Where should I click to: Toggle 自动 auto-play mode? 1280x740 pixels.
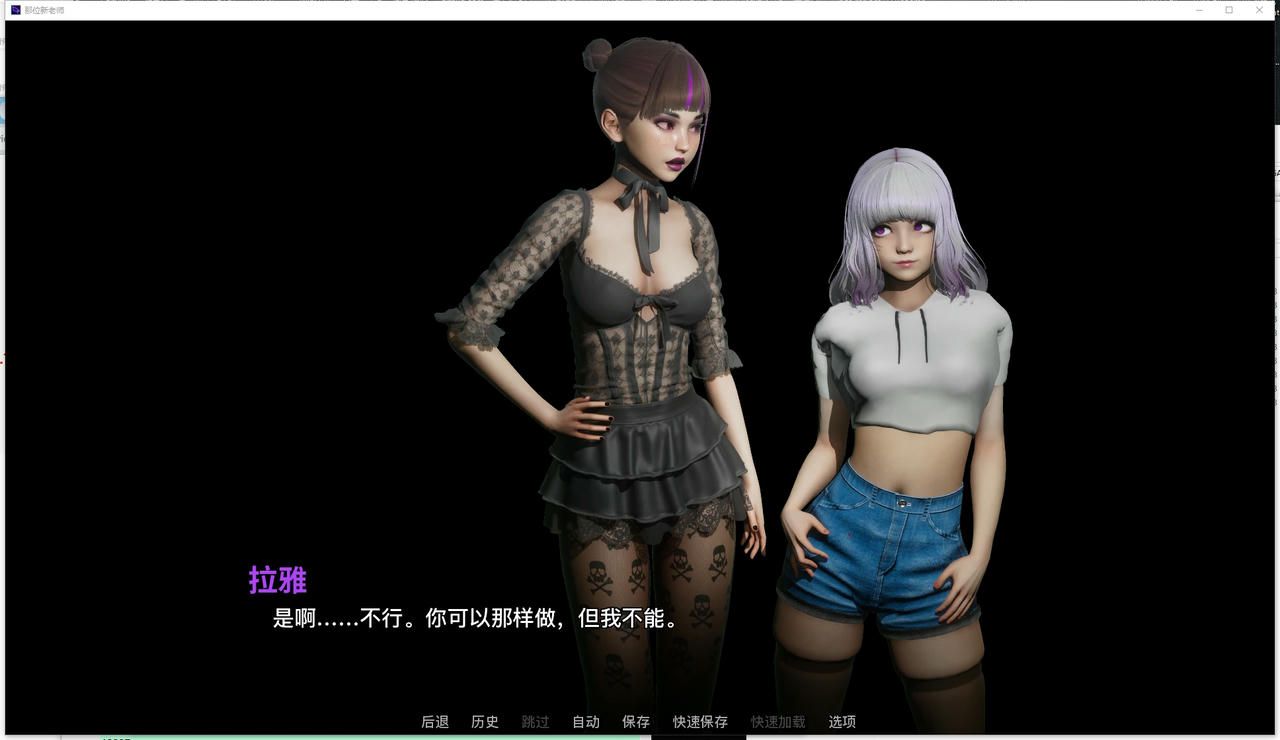[x=584, y=721]
